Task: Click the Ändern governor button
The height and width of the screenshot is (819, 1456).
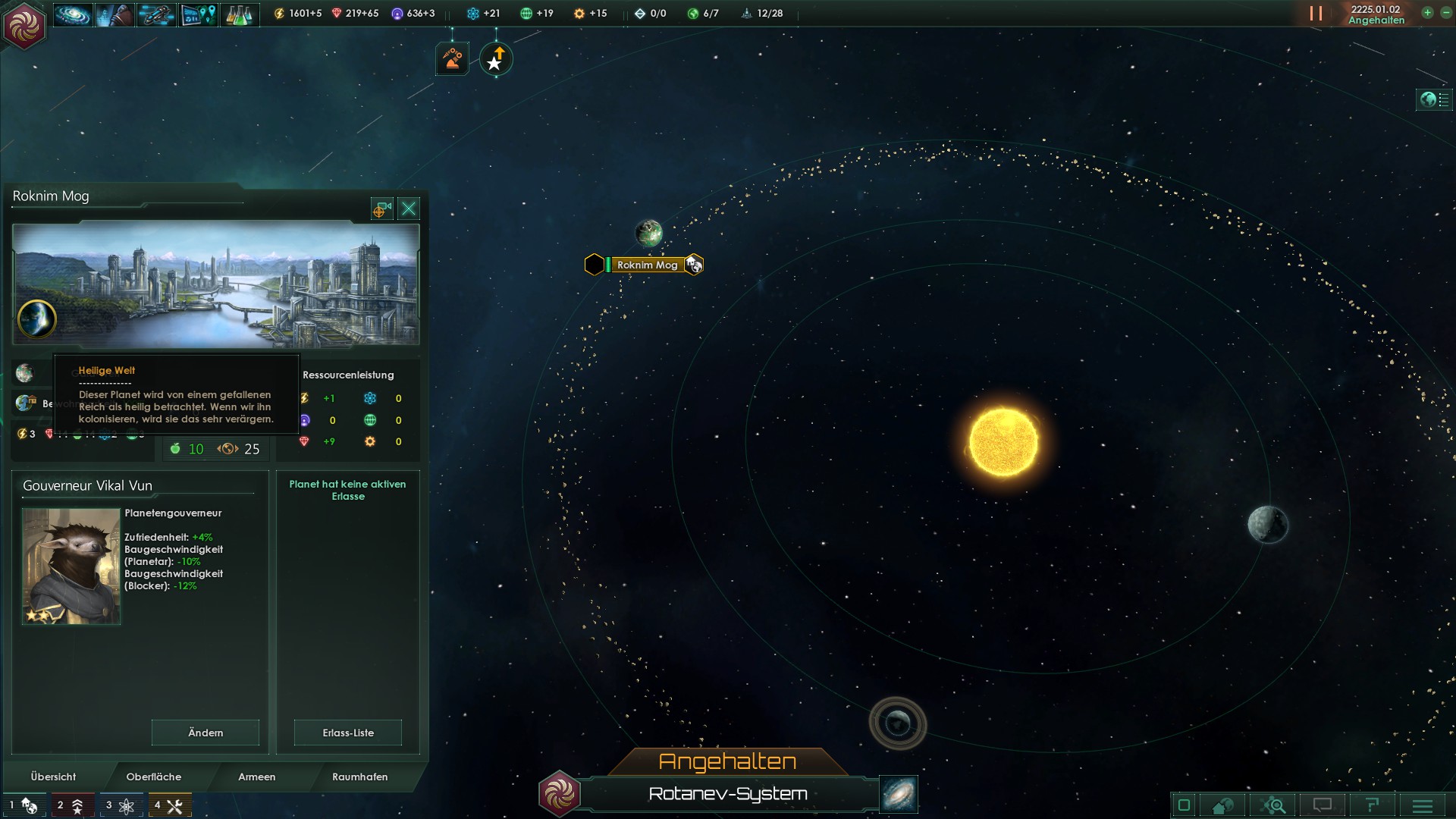Action: click(206, 733)
